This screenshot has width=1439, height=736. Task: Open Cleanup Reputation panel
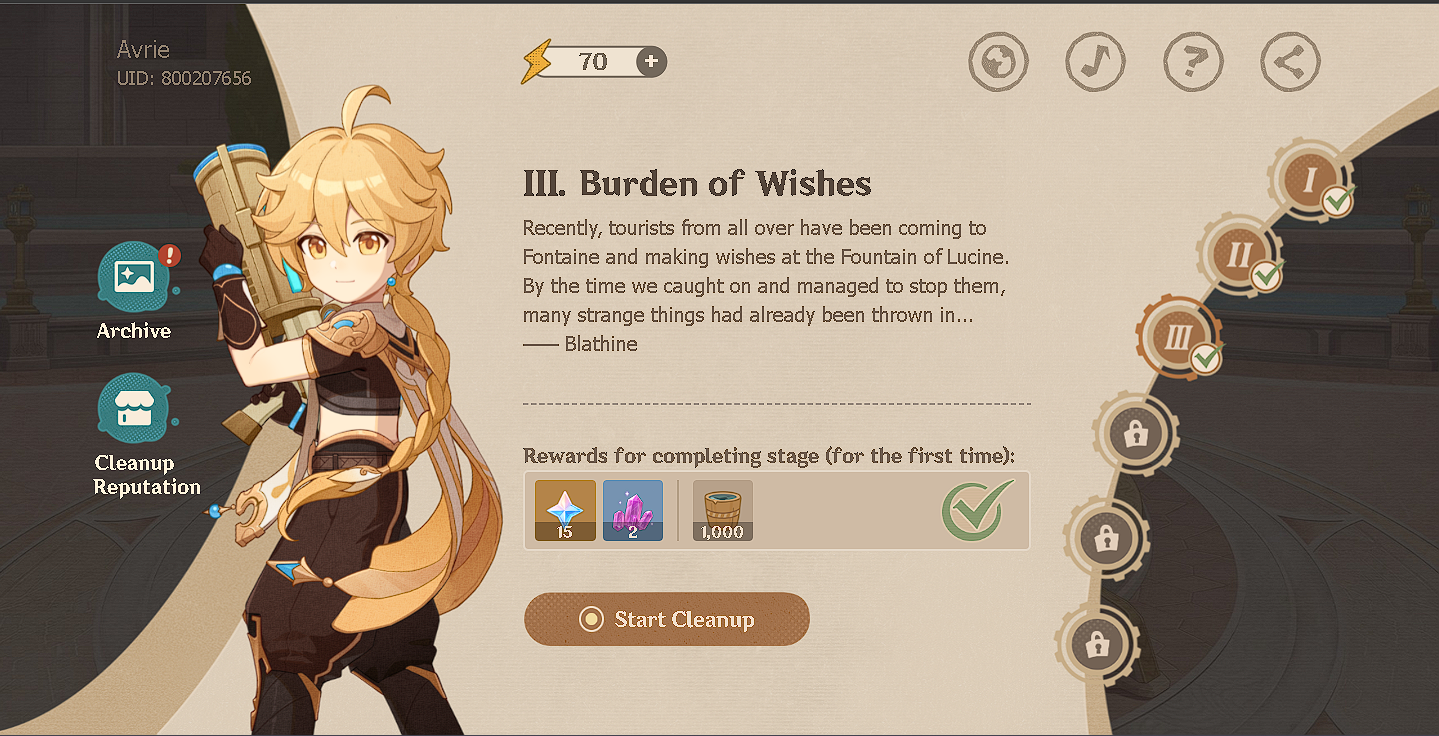pyautogui.click(x=135, y=410)
